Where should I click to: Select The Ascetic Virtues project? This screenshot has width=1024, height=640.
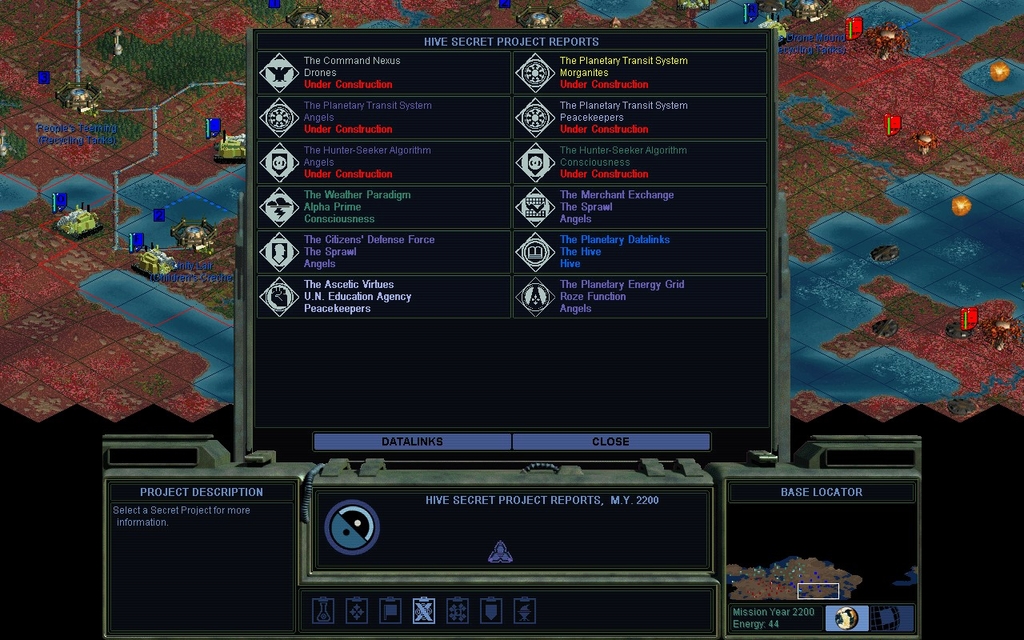pos(384,297)
